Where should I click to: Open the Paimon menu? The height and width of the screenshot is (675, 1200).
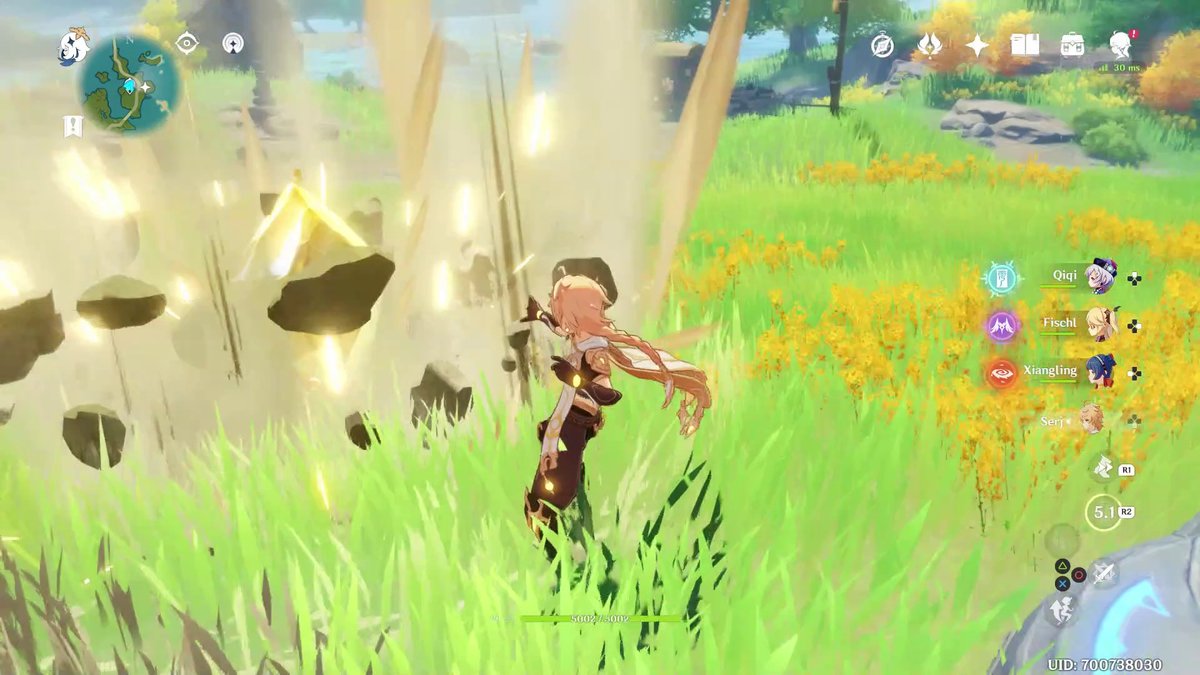[73, 45]
